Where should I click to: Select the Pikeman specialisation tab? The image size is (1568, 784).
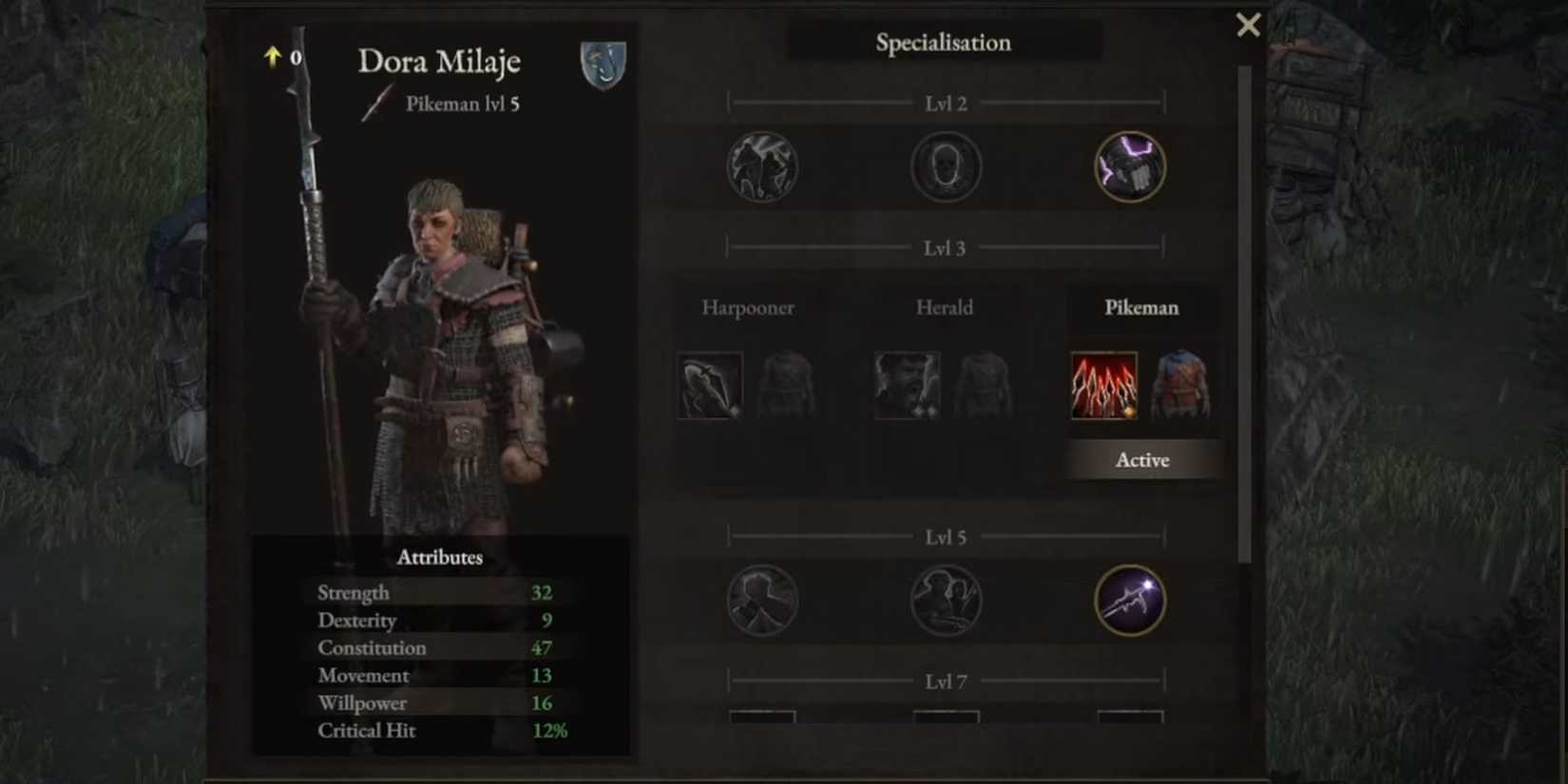tap(1141, 307)
